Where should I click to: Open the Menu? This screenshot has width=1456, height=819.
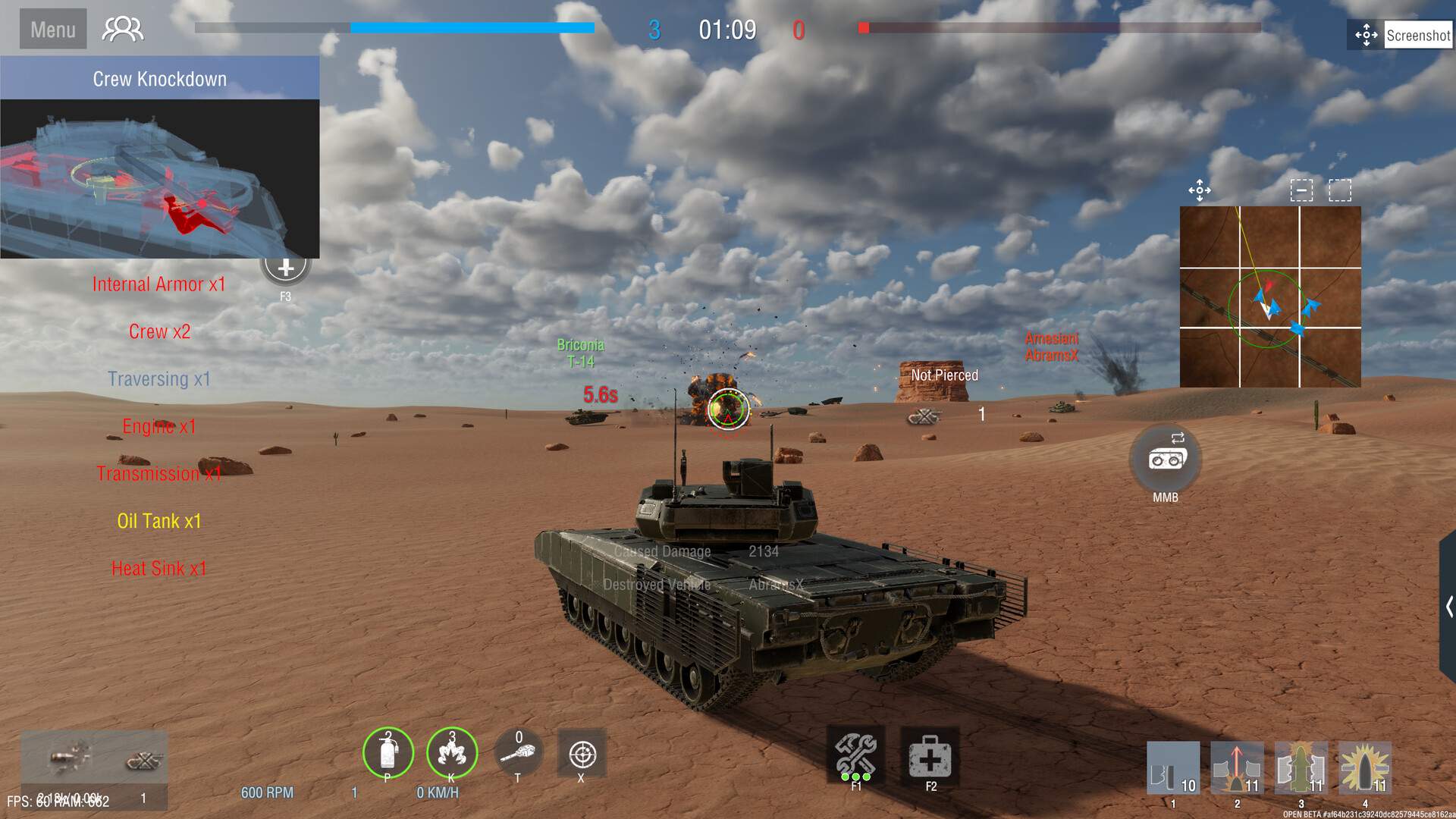pyautogui.click(x=52, y=28)
